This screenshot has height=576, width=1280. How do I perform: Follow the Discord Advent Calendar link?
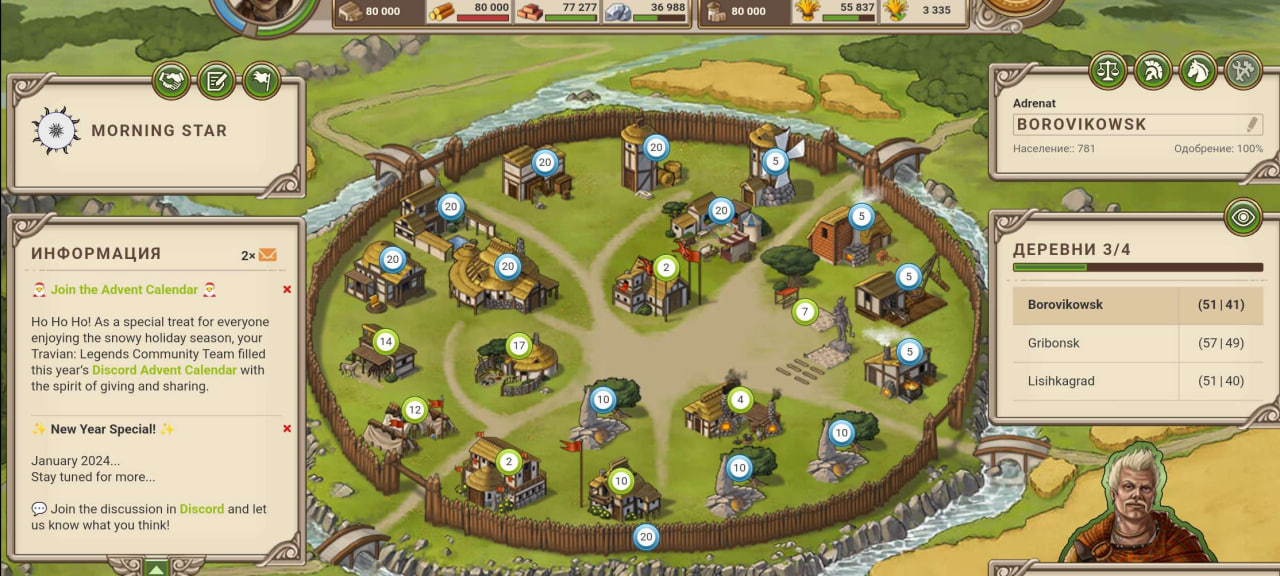pos(164,370)
